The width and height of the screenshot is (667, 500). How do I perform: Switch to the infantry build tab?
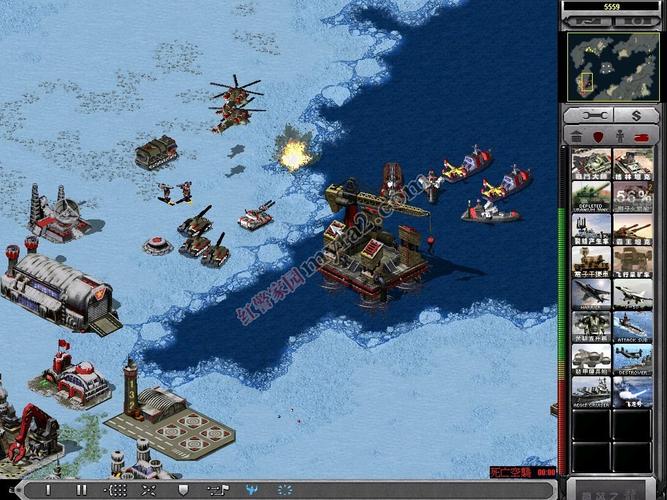click(x=620, y=136)
